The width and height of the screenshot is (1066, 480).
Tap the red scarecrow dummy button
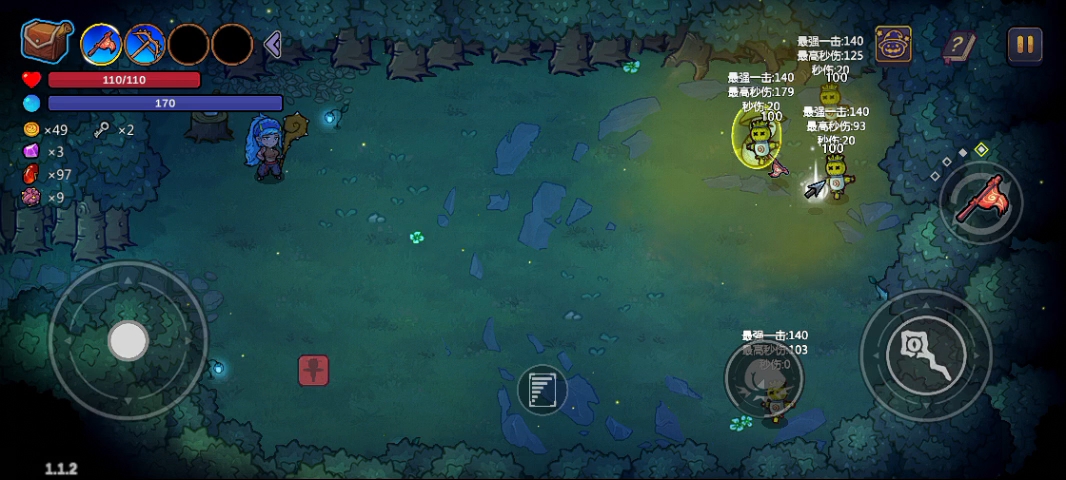coord(313,370)
